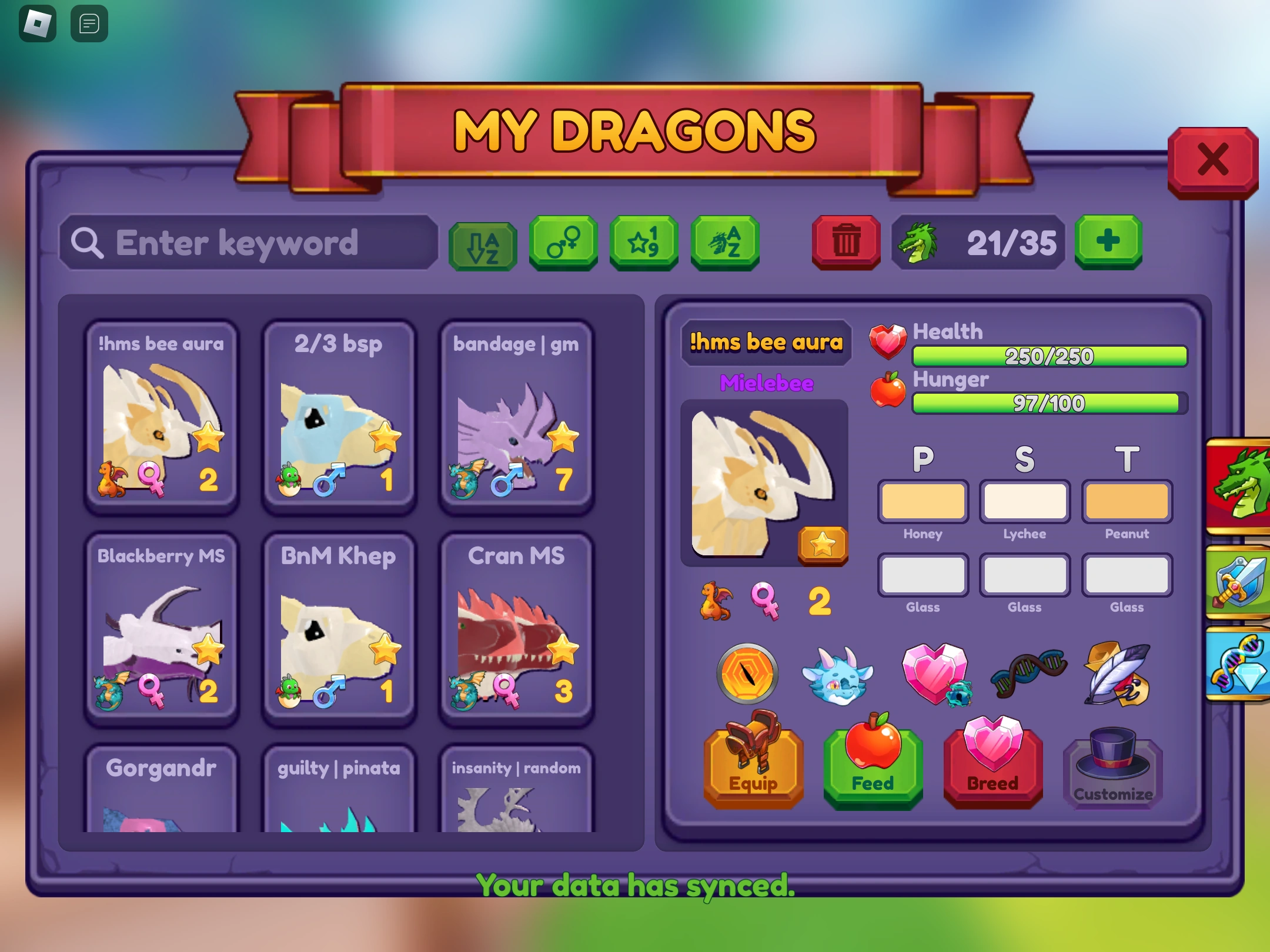
Task: Toggle the favorite star on 2/3 bsp
Action: point(385,437)
